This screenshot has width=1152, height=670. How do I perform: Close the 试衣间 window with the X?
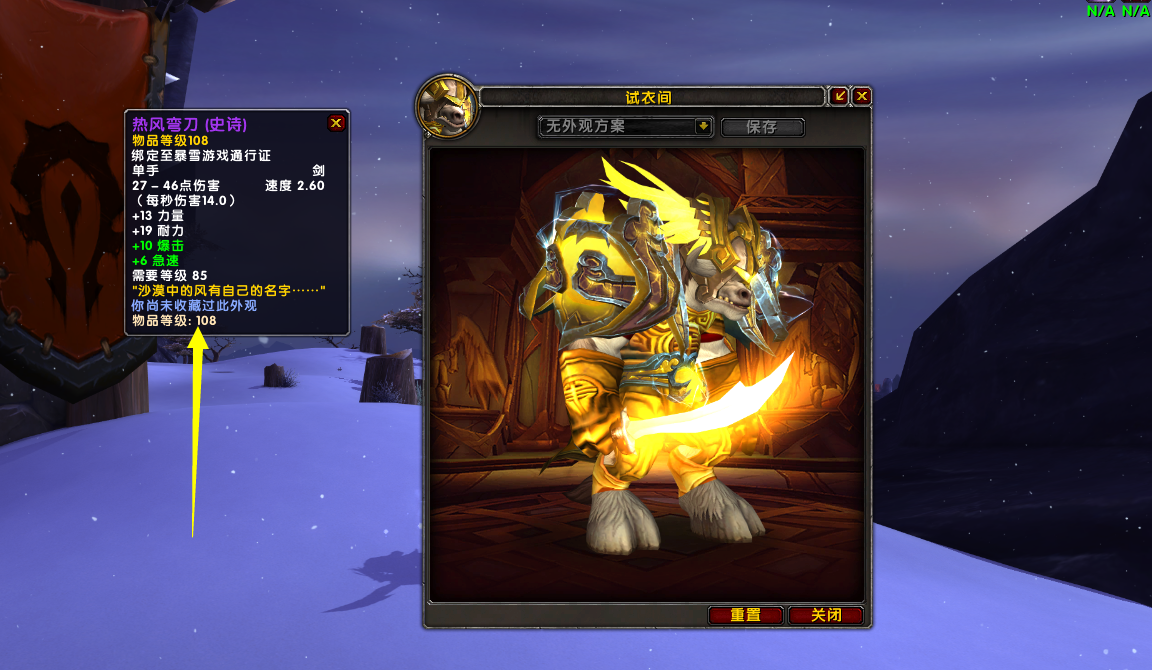(x=862, y=96)
